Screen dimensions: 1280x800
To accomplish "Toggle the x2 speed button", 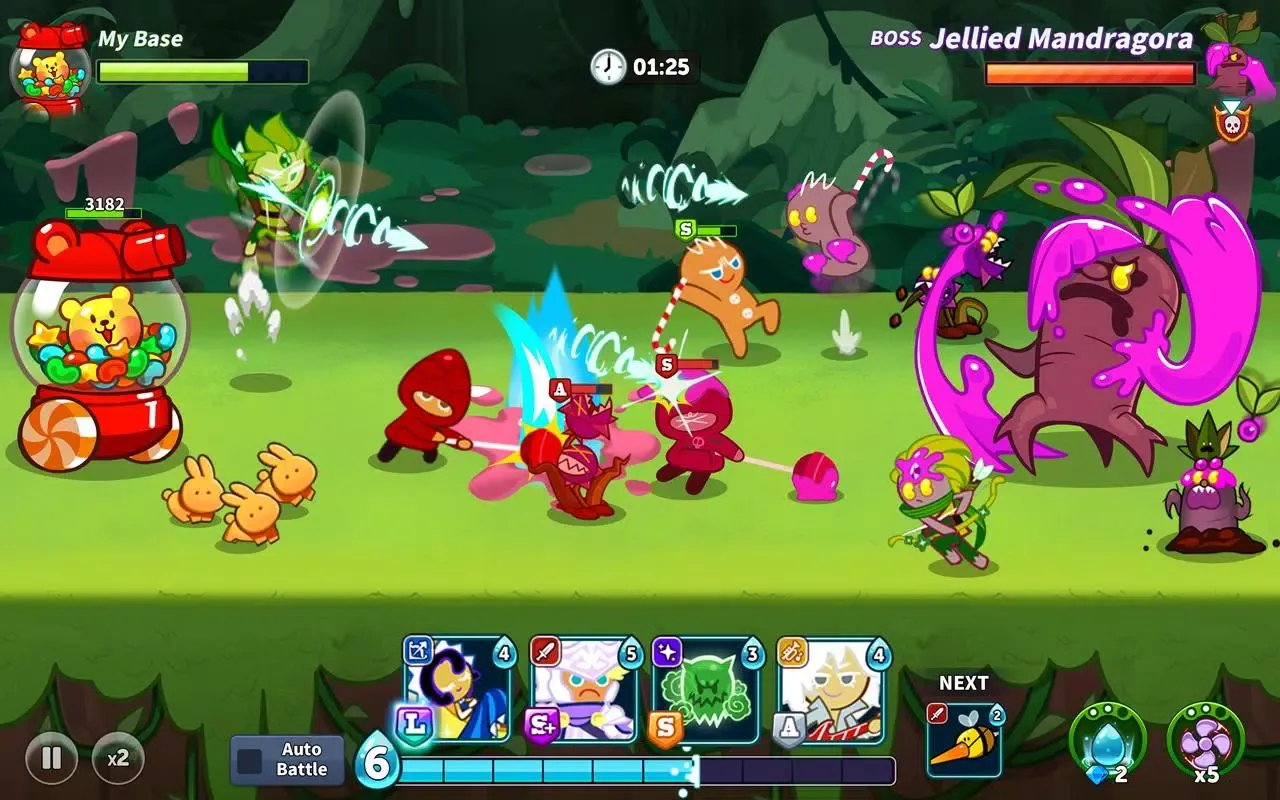I will (118, 757).
